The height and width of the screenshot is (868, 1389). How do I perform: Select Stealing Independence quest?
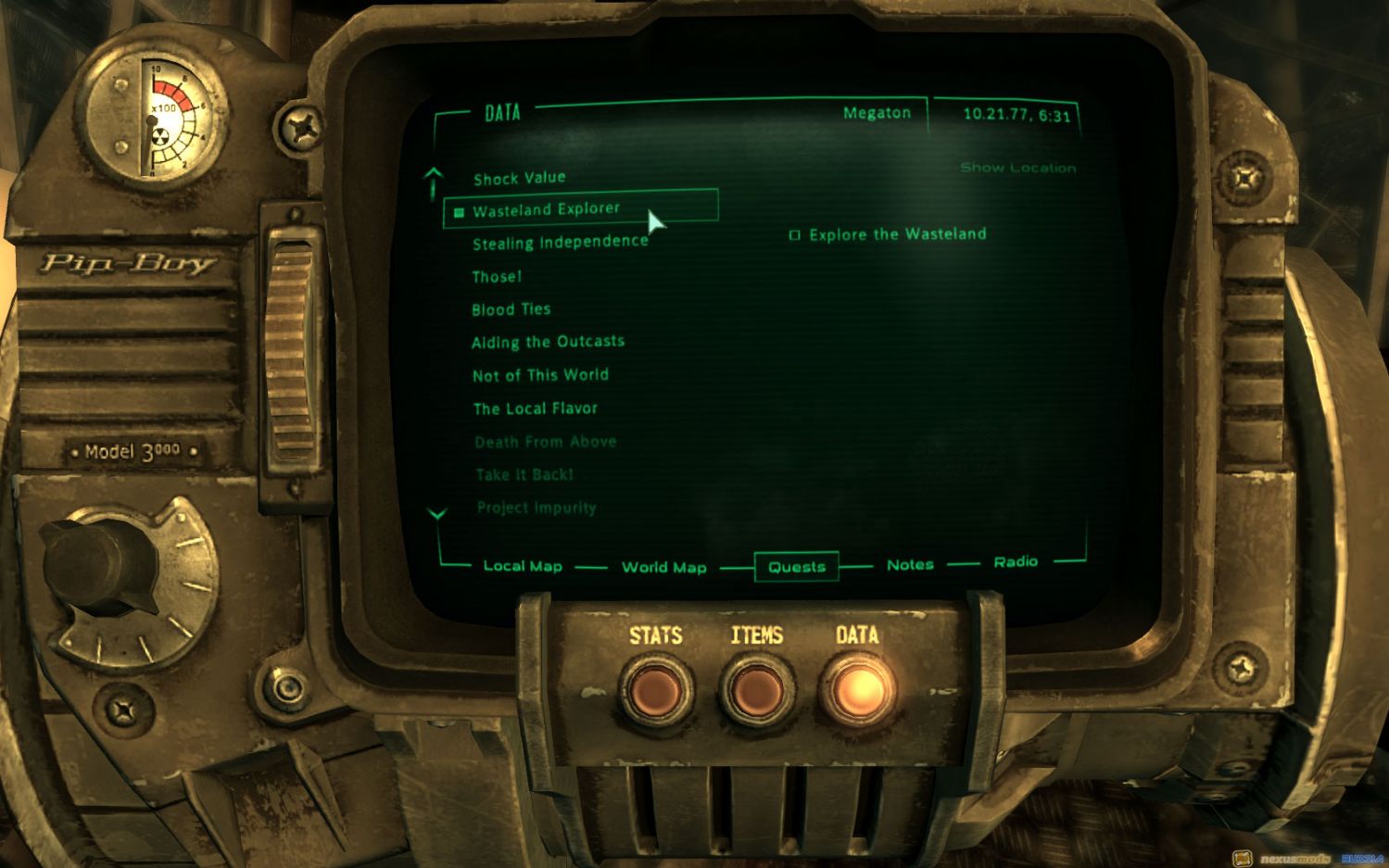[560, 243]
